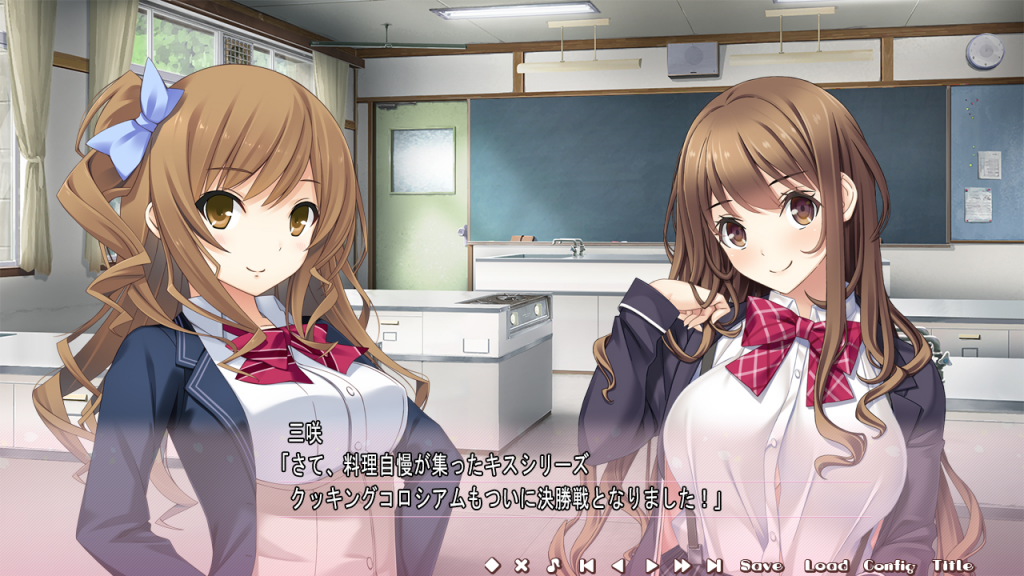Viewport: 1024px width, 576px height.
Task: Click the left arrow back button
Action: pos(618,565)
